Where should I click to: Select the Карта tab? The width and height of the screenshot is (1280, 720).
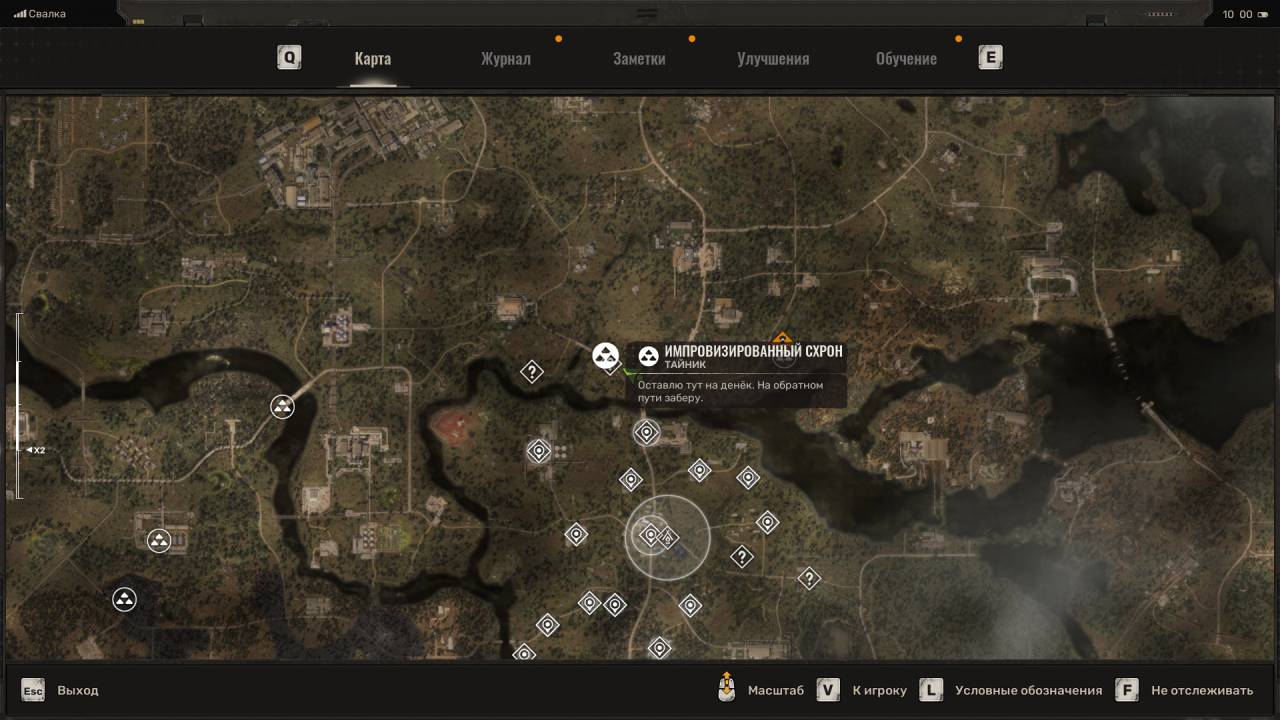click(372, 58)
